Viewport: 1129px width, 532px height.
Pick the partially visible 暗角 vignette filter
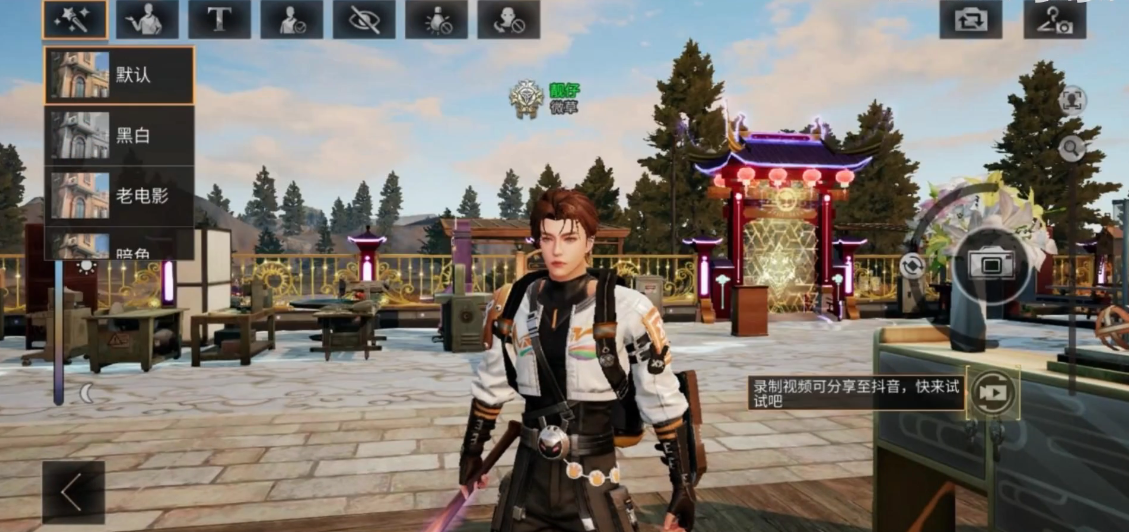pyautogui.click(x=119, y=247)
